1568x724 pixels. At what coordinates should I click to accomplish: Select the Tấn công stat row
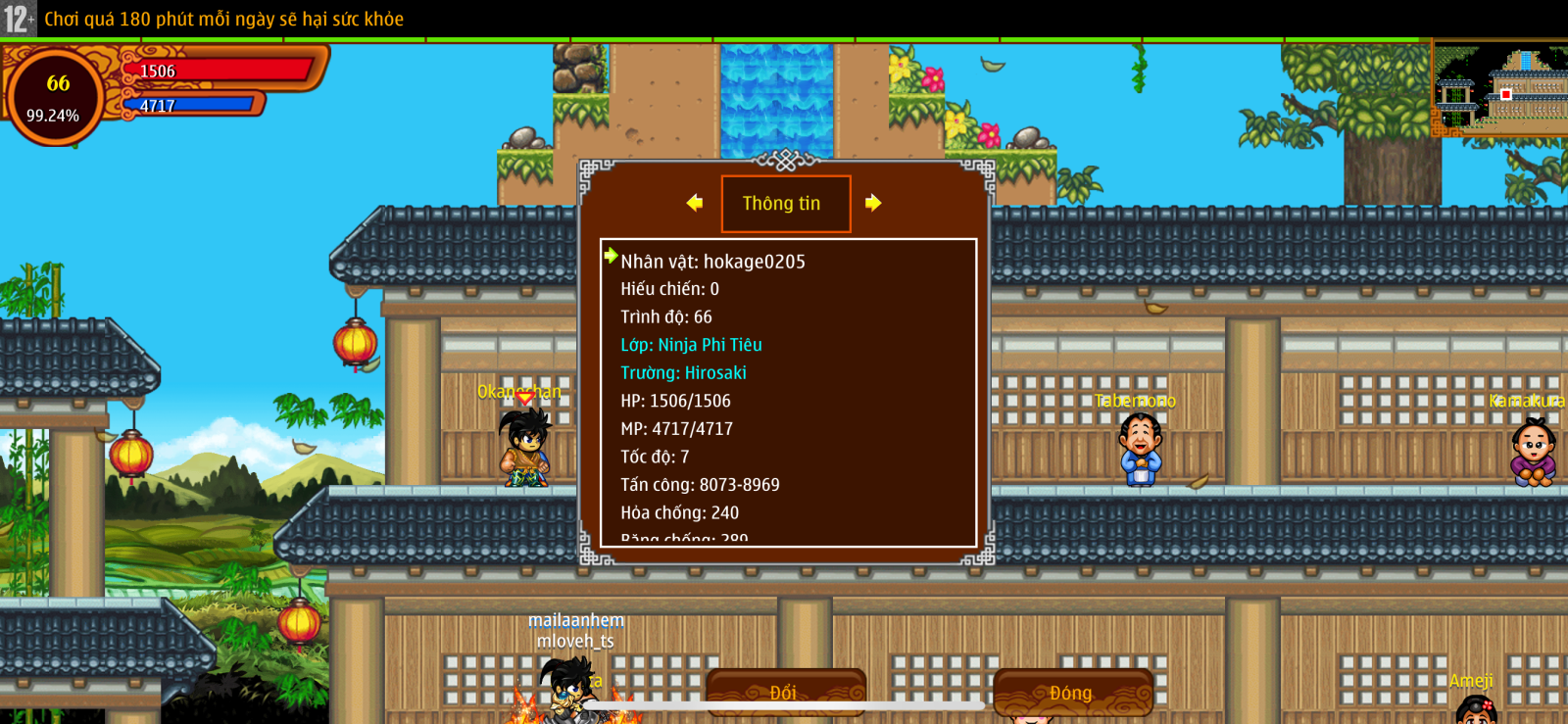[700, 485]
